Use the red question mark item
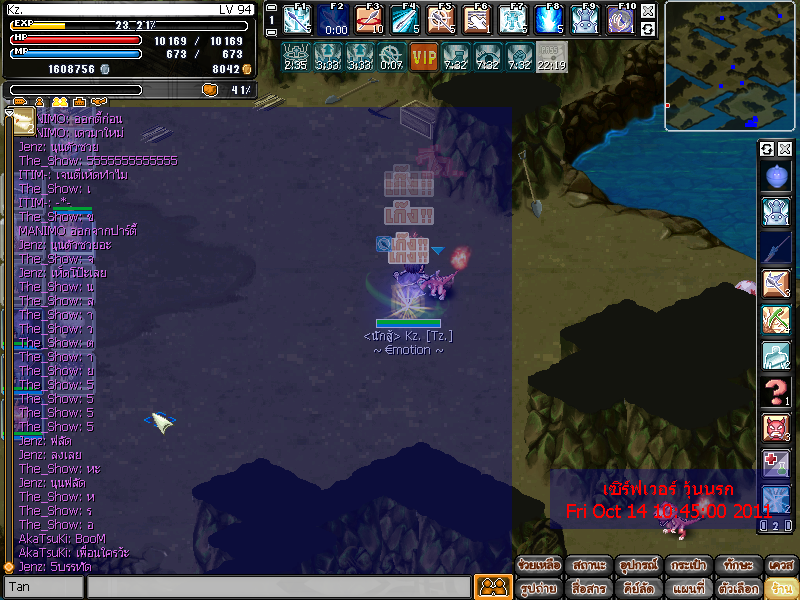 tap(776, 389)
